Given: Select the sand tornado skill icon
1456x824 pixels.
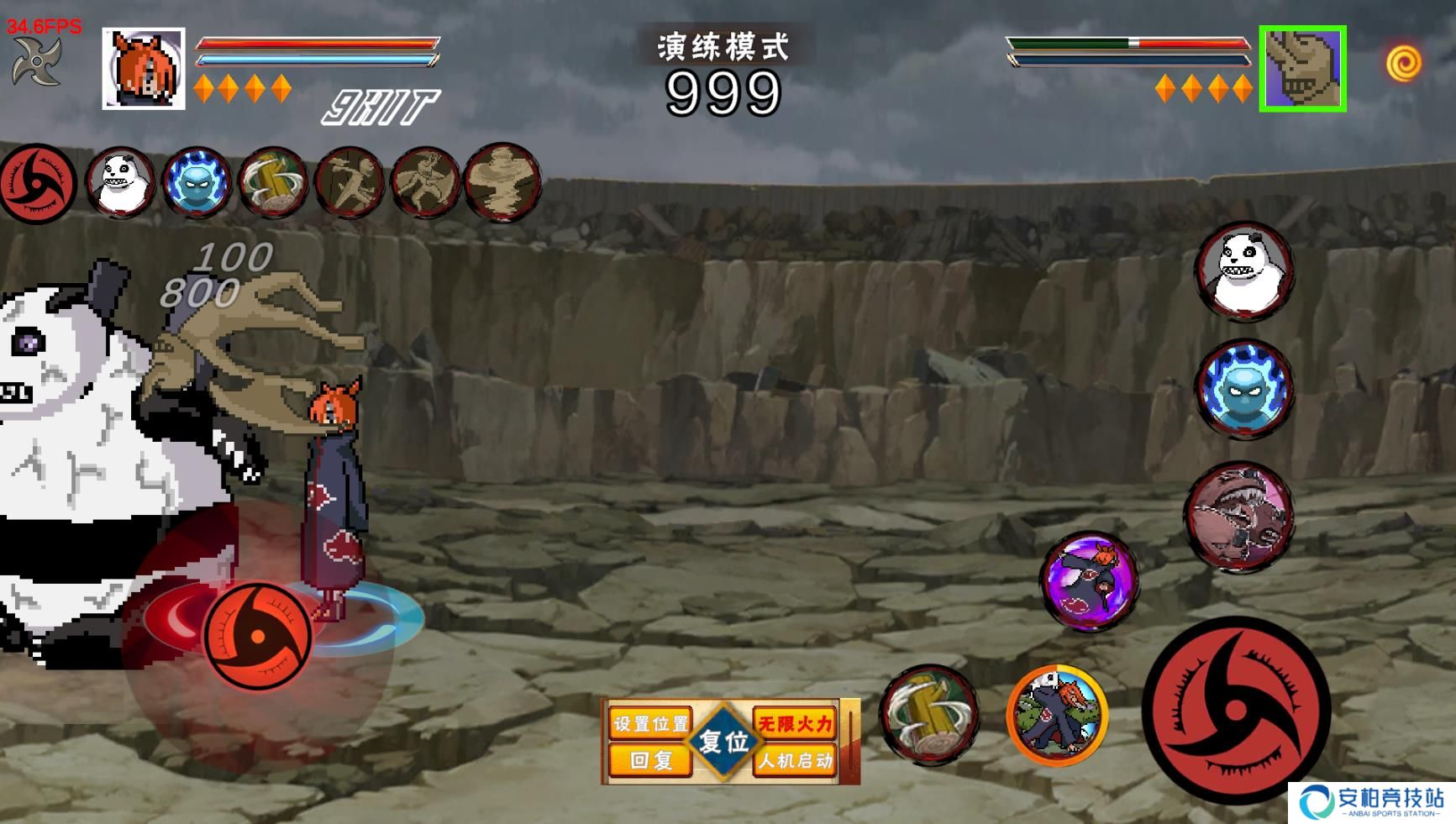Looking at the screenshot, I should click(x=502, y=183).
